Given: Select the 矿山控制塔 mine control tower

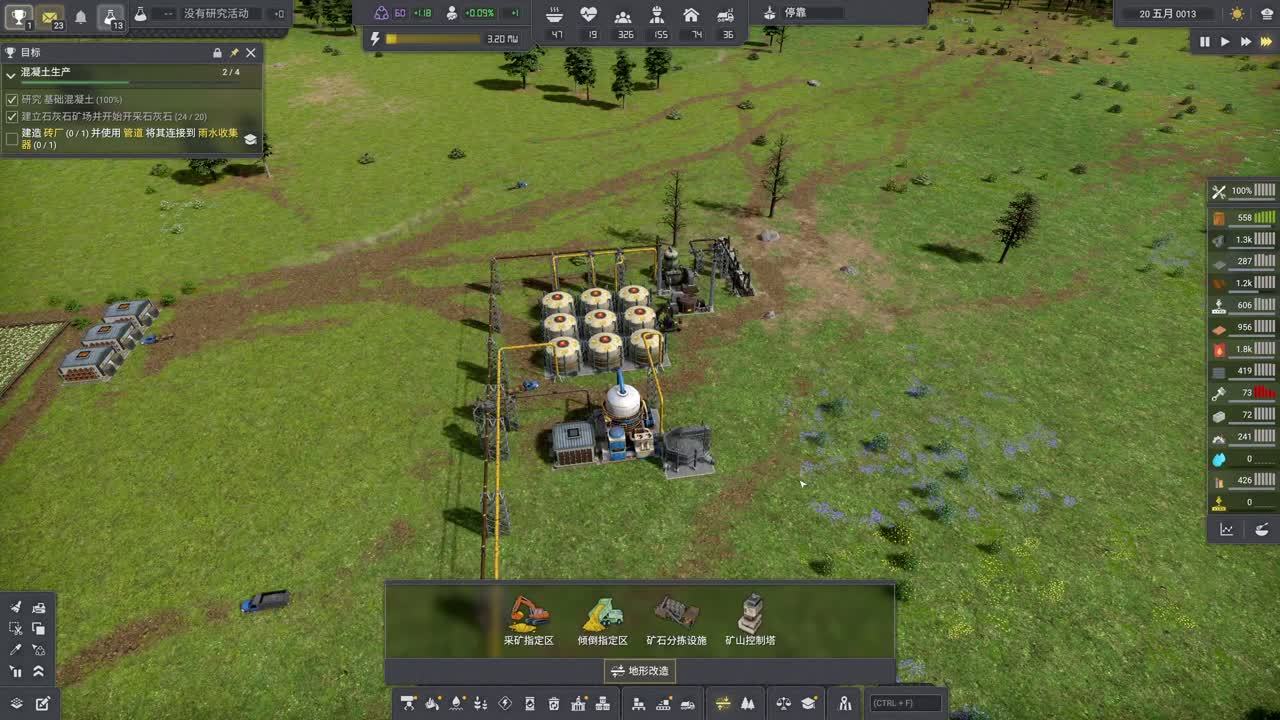Looking at the screenshot, I should (750, 620).
